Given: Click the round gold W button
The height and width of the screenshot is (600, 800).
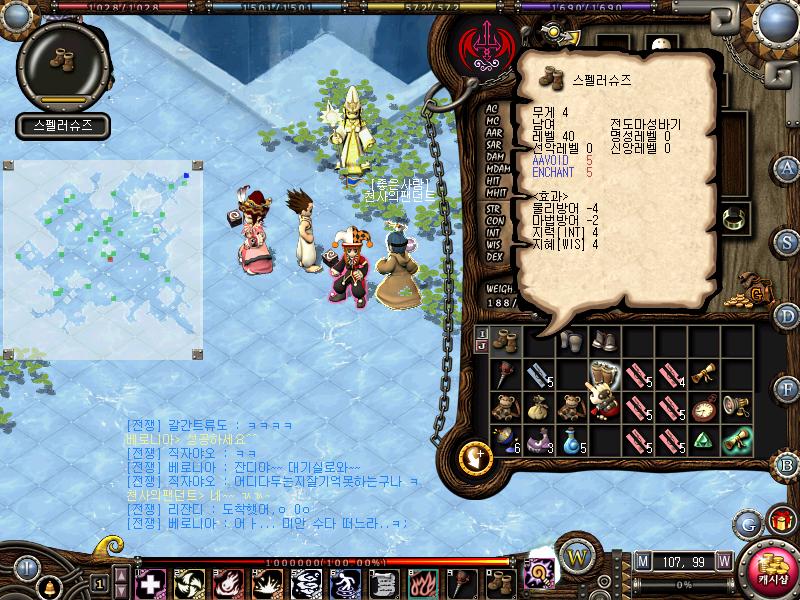Looking at the screenshot, I should point(577,555).
